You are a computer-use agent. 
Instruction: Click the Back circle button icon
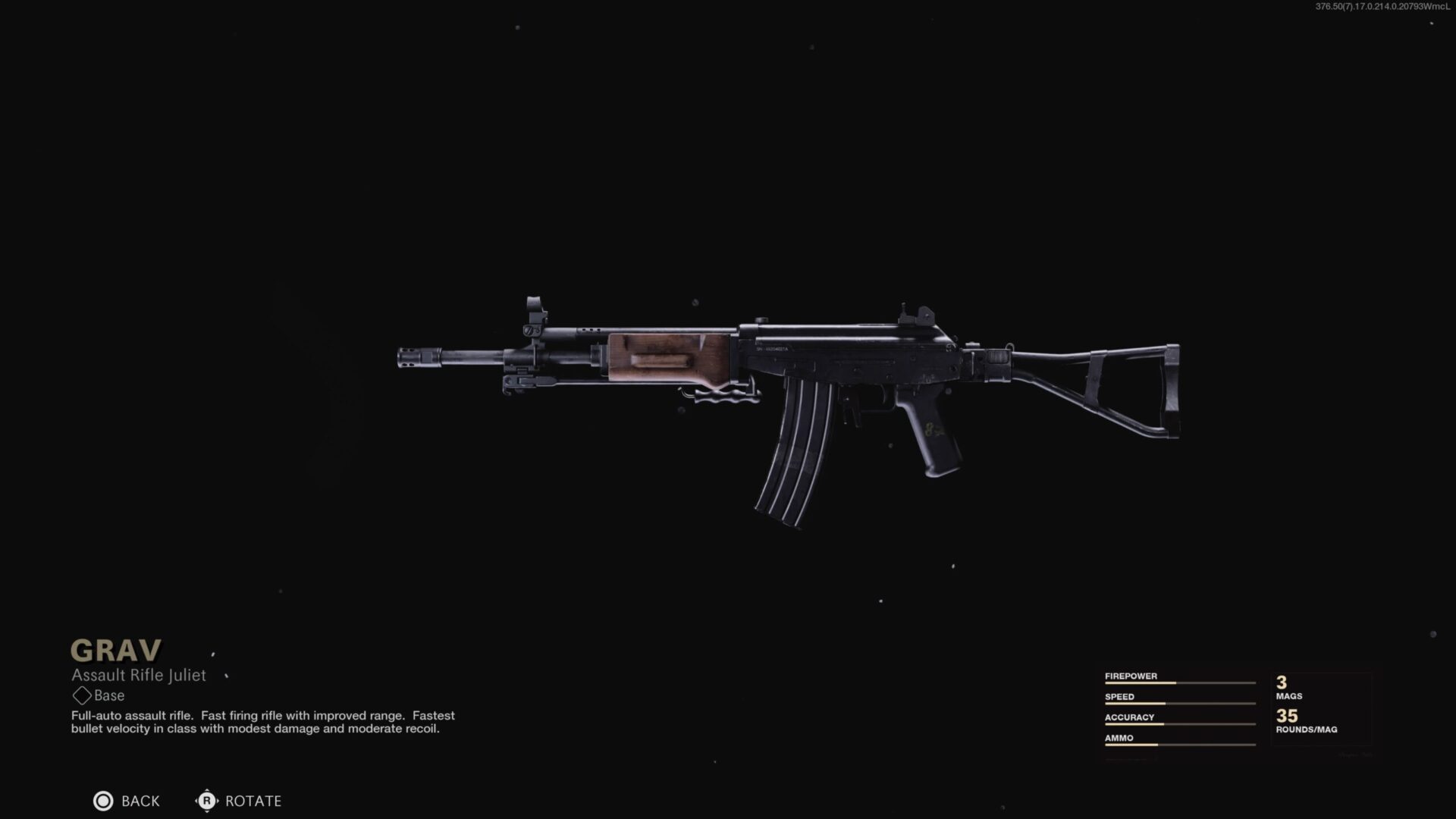click(103, 801)
